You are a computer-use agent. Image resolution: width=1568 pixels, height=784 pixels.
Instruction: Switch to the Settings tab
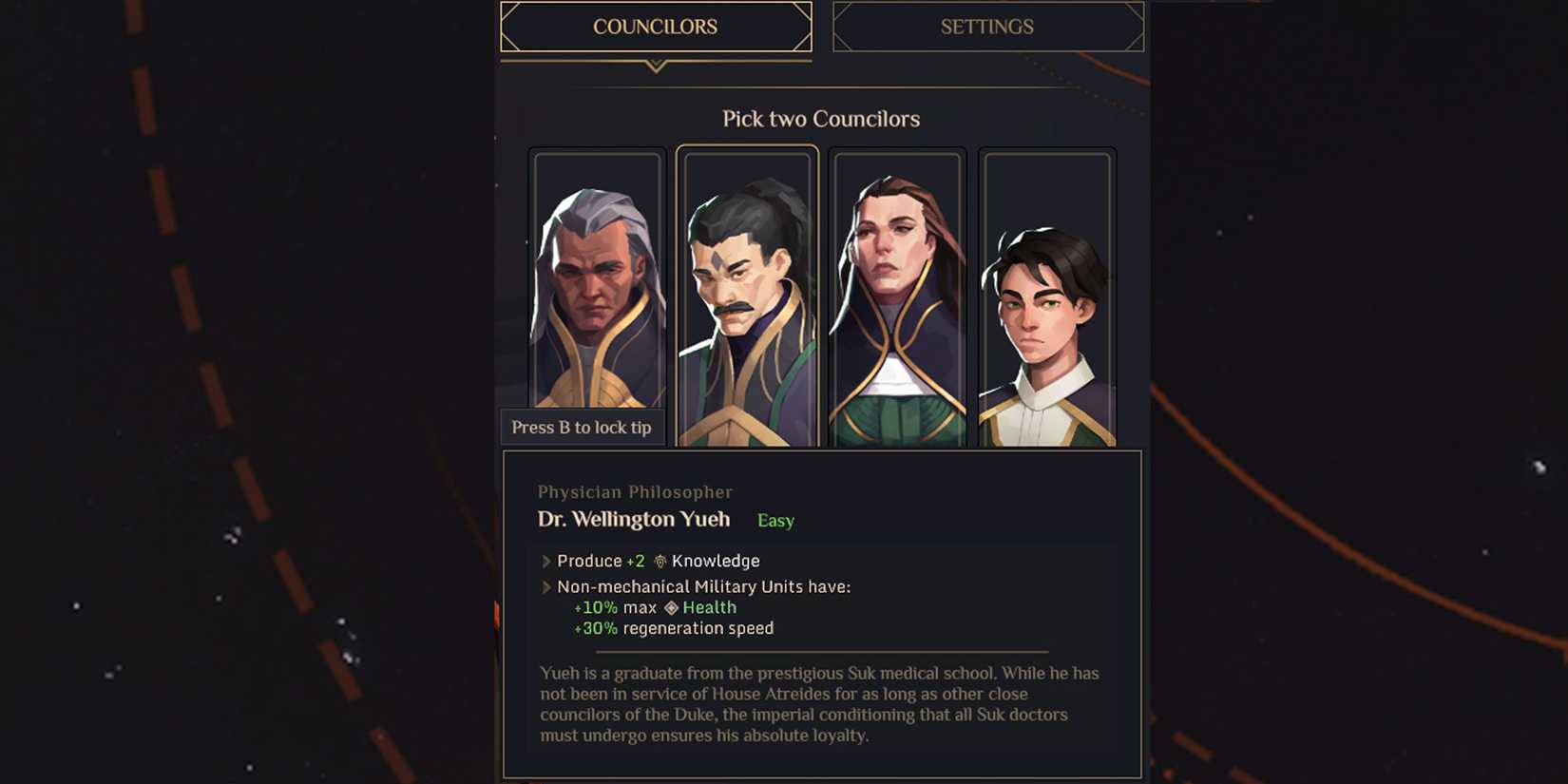(988, 27)
